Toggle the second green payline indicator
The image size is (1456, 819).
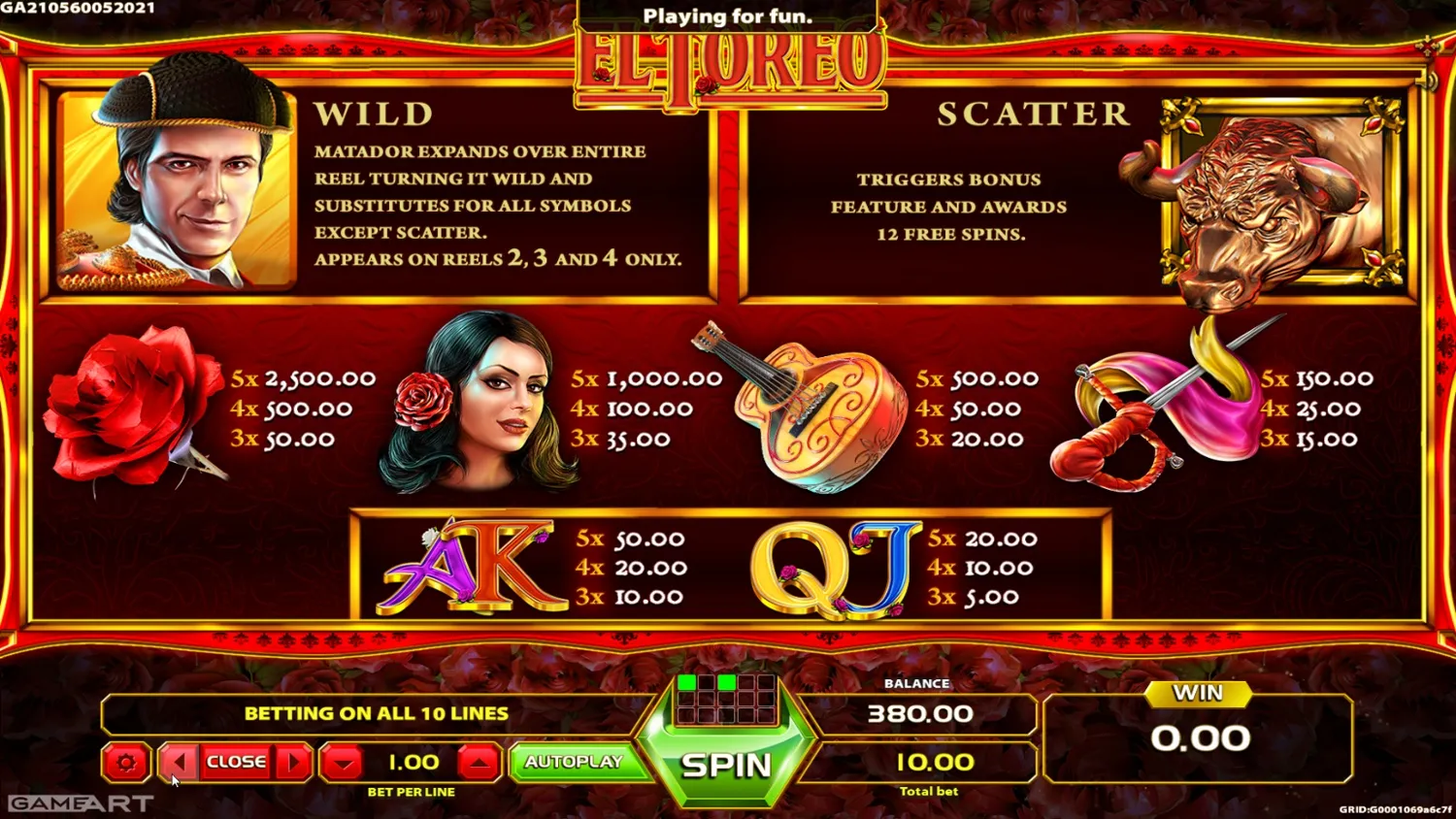click(729, 682)
